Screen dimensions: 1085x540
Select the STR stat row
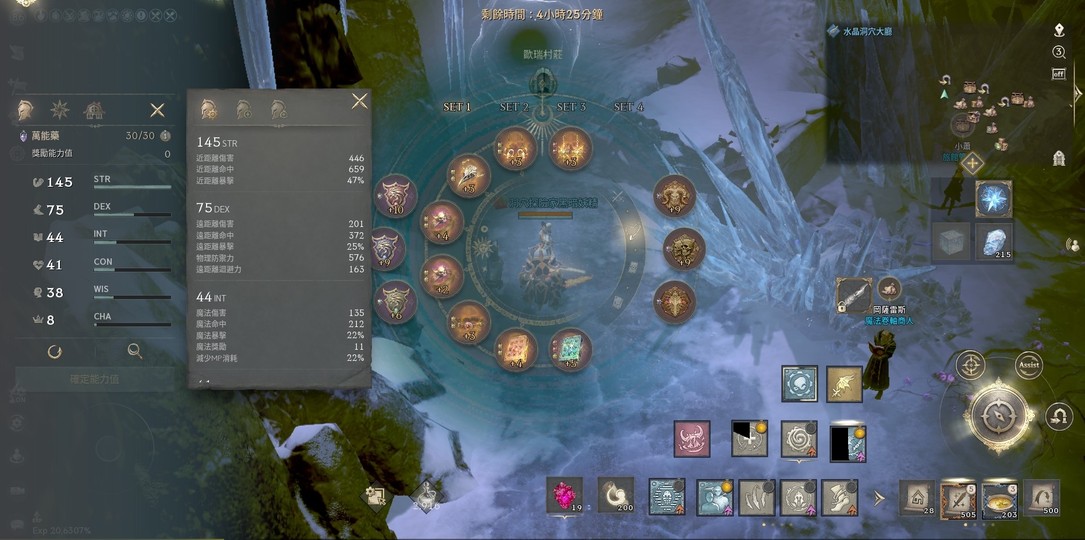pos(88,182)
